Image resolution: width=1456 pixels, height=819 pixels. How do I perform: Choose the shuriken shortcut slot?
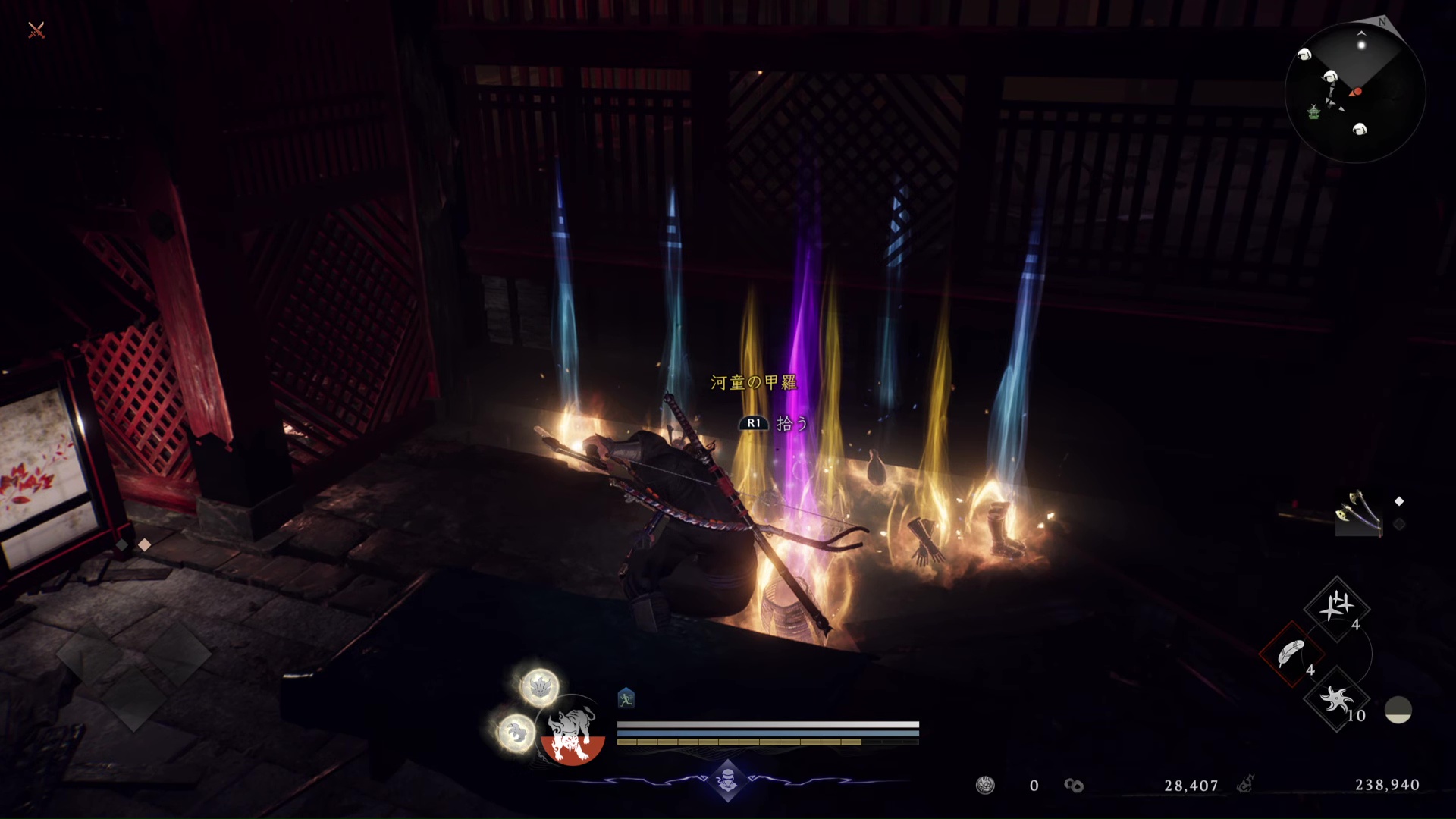coord(1336,699)
